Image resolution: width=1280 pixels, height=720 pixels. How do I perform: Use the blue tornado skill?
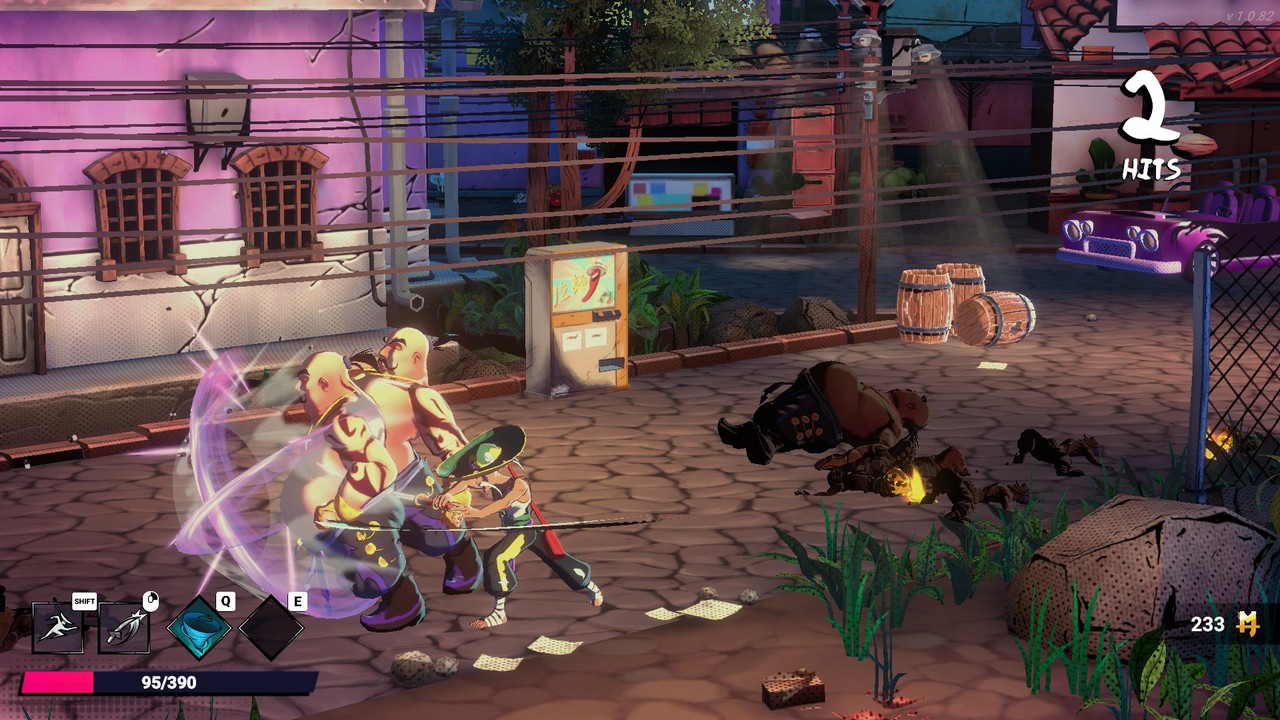(199, 628)
